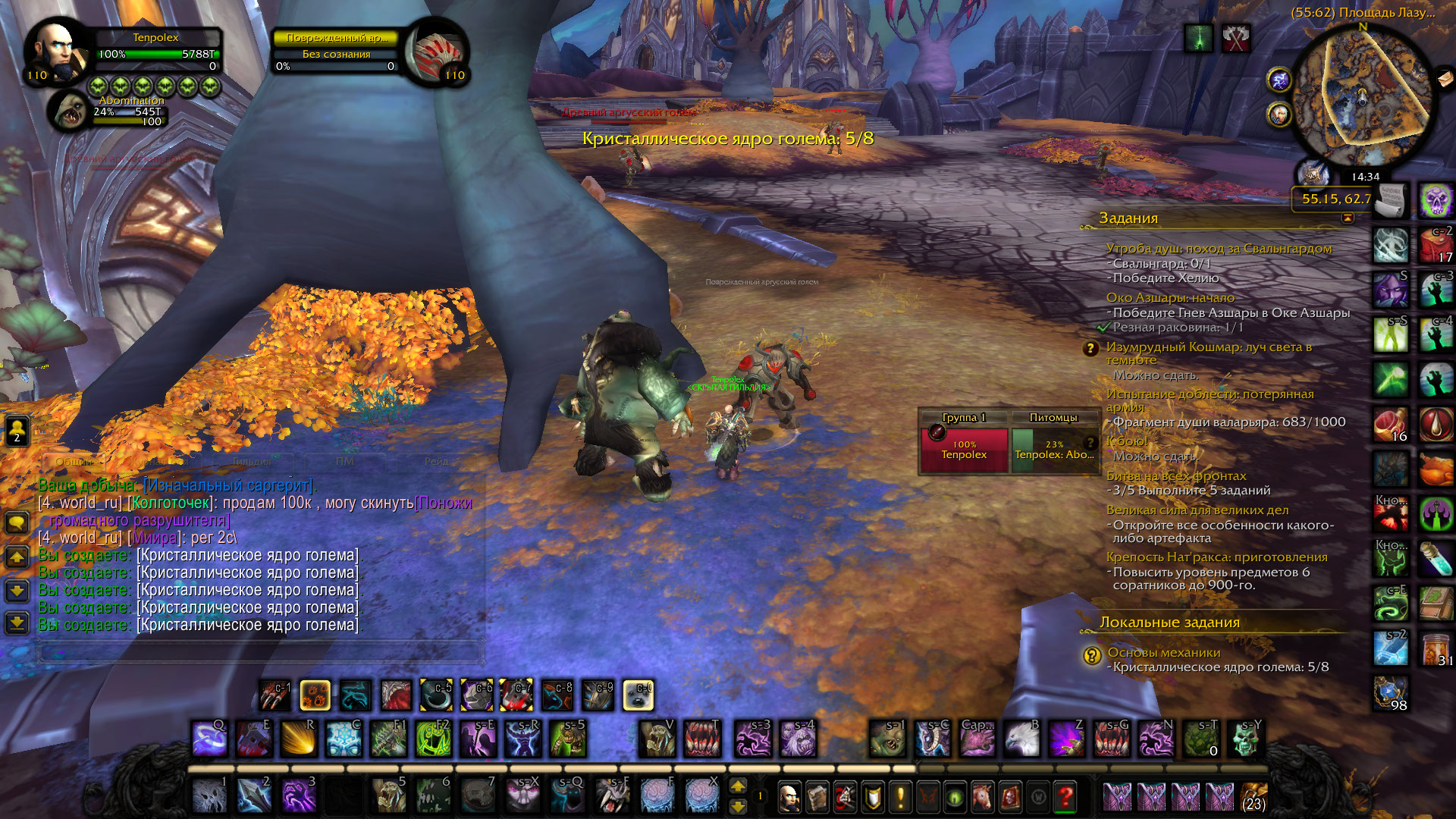The image size is (1456, 819).
Task: Switch to the Гильдия chat tab
Action: [x=252, y=461]
